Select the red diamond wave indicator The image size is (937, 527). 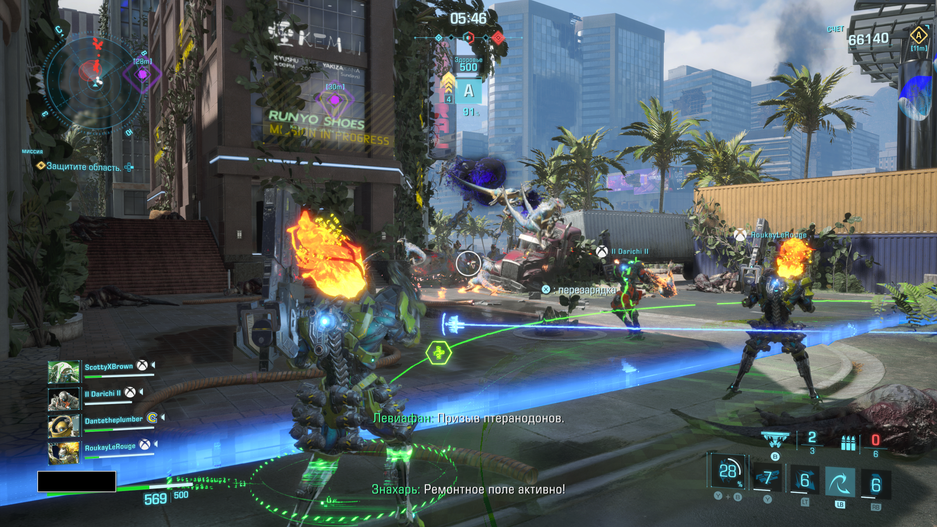[x=497, y=39]
